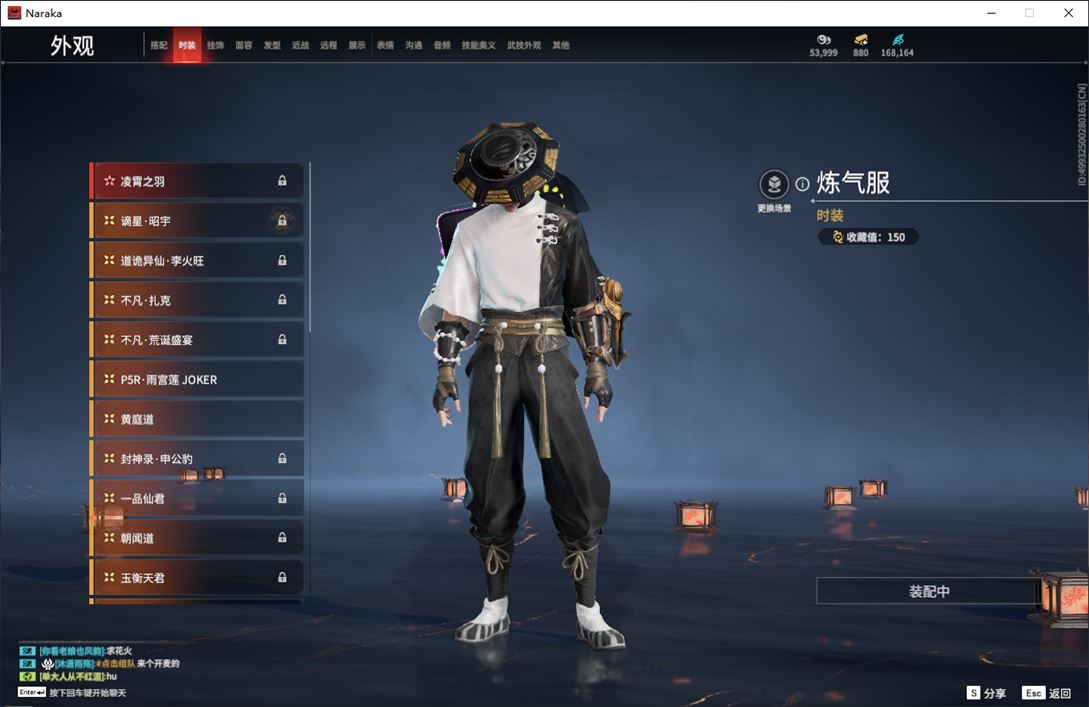Viewport: 1089px width, 707px height.
Task: Open the 近战 weapon skins tab
Action: pos(300,46)
